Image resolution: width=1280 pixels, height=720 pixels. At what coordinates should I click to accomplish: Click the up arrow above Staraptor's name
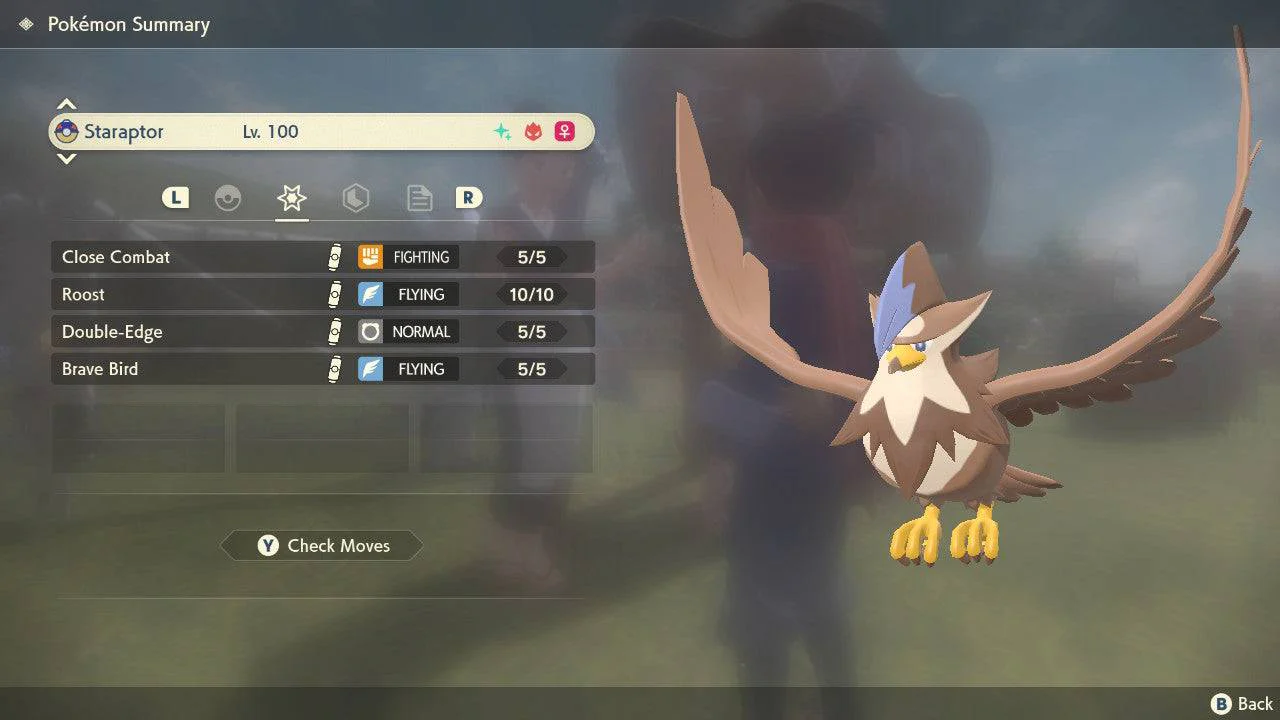[x=66, y=104]
